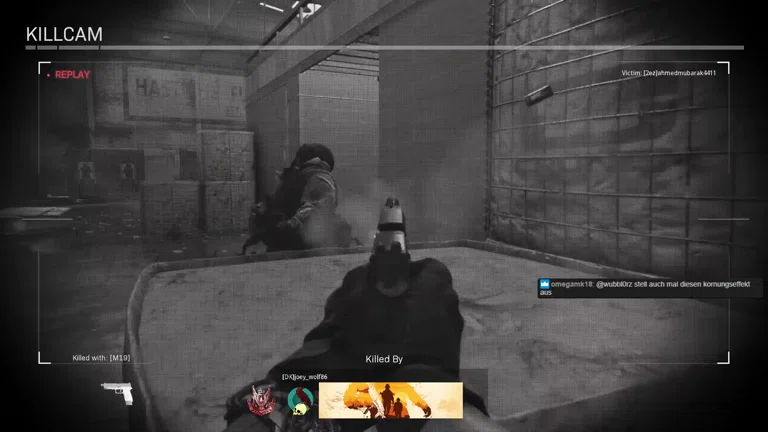Select the M19 pistol weapon icon
The width and height of the screenshot is (768, 432).
tap(117, 392)
